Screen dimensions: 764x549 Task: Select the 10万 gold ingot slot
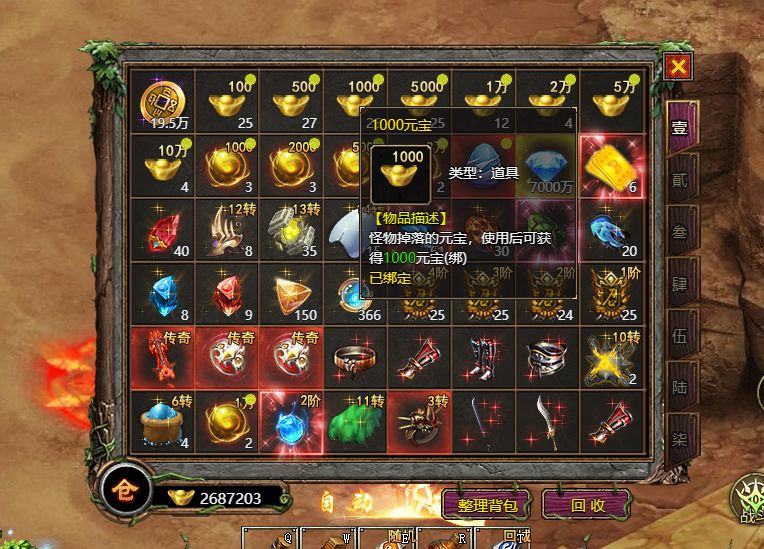(162, 166)
